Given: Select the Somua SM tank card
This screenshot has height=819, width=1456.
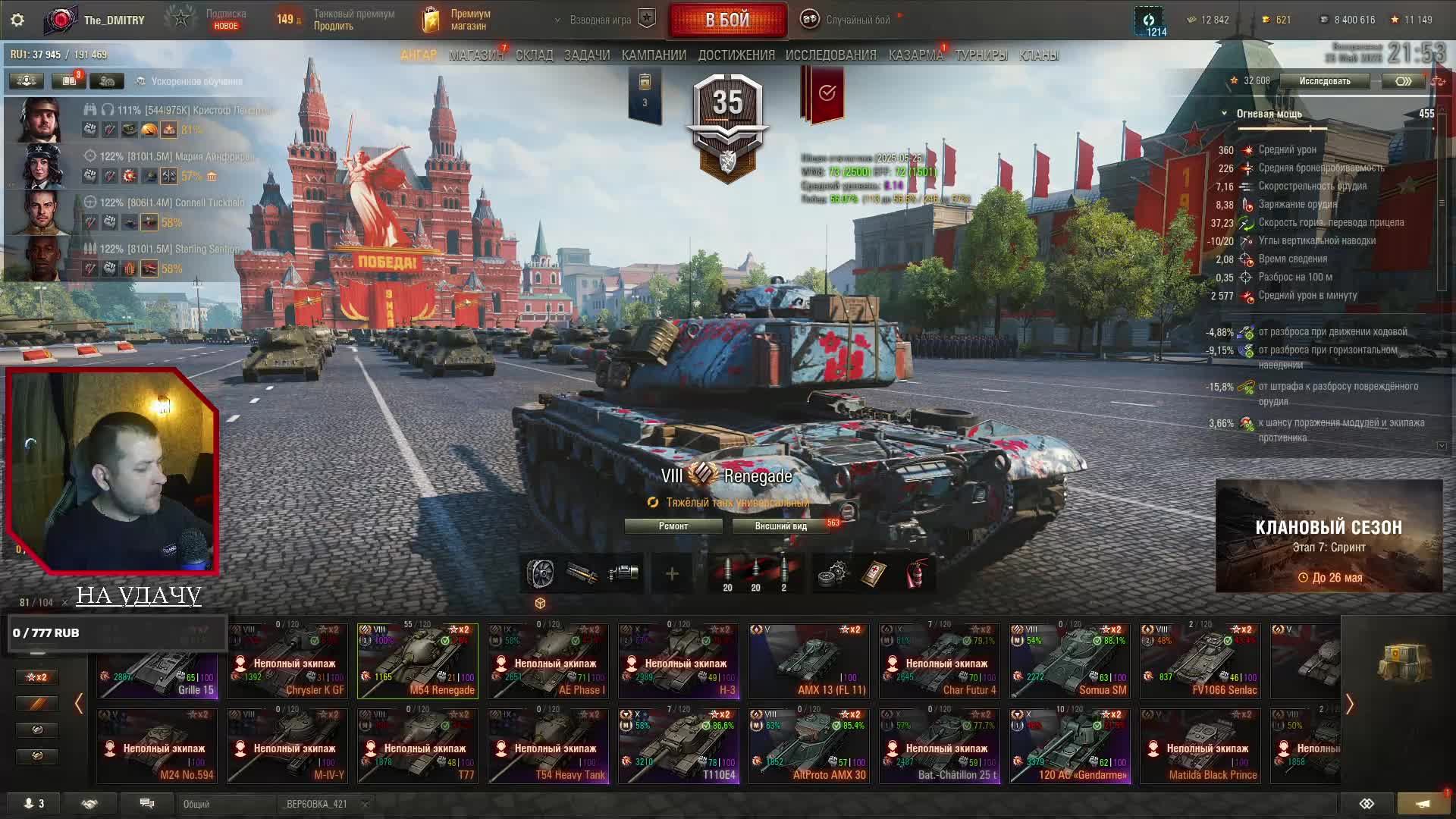Looking at the screenshot, I should click(x=1069, y=661).
